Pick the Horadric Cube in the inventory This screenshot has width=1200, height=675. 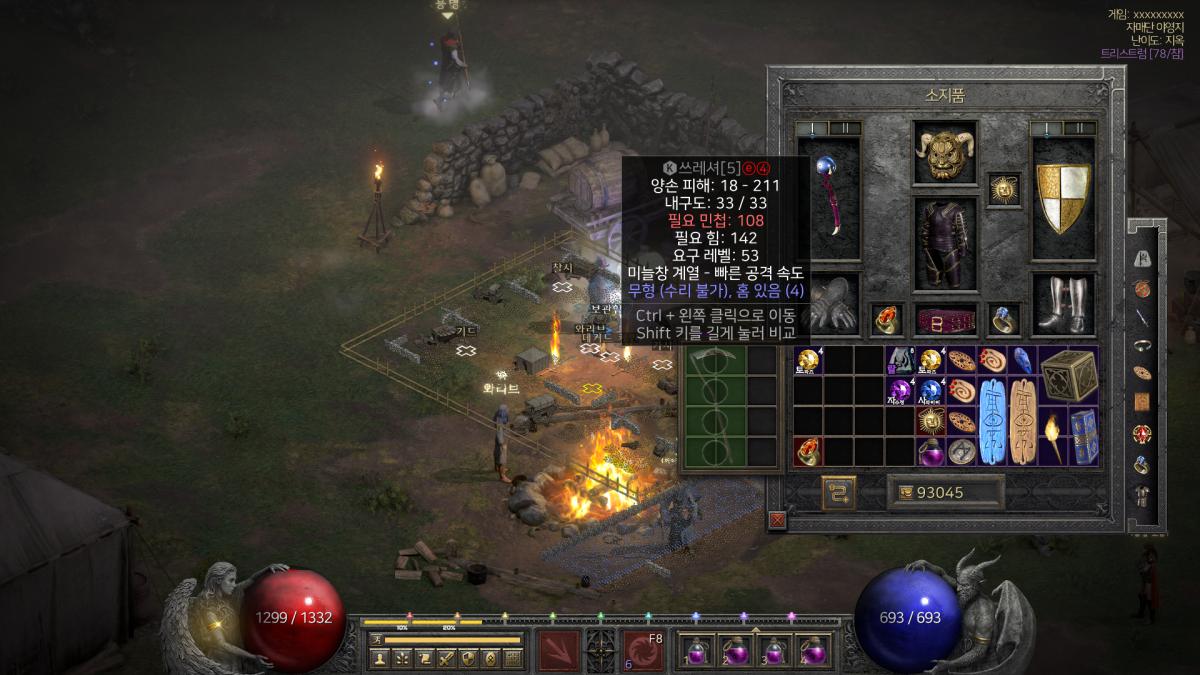(1068, 377)
